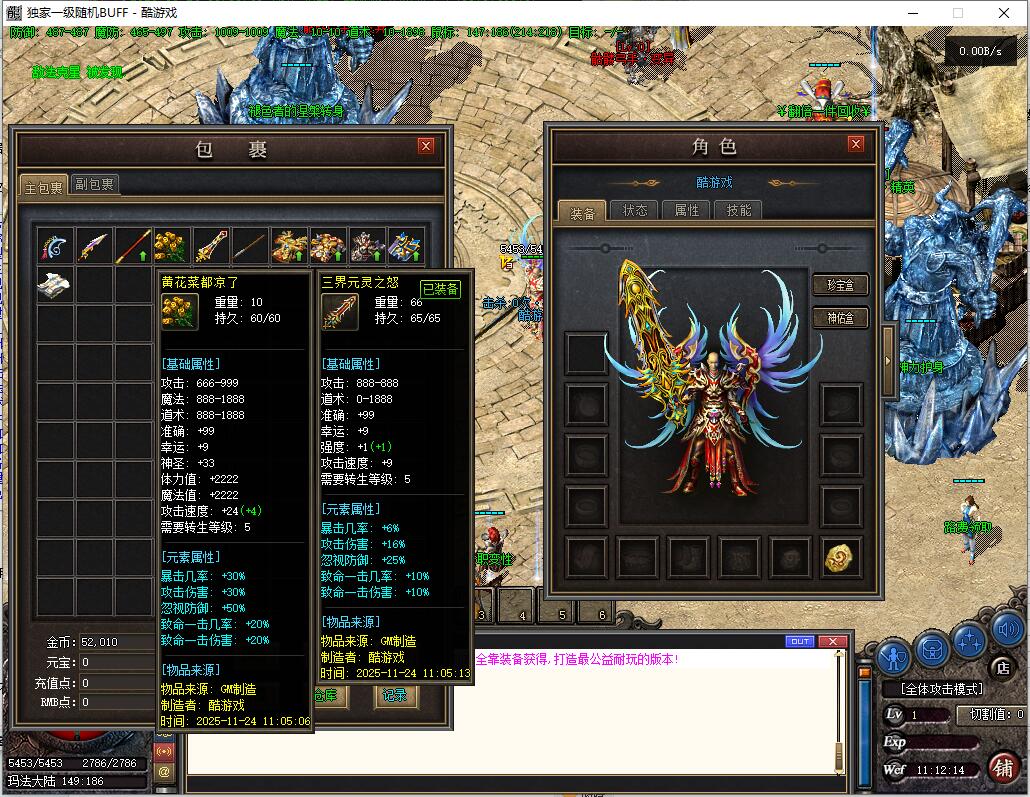Image resolution: width=1030 pixels, height=797 pixels.
Task: Pick the blue crescent blade item
Action: click(x=55, y=246)
